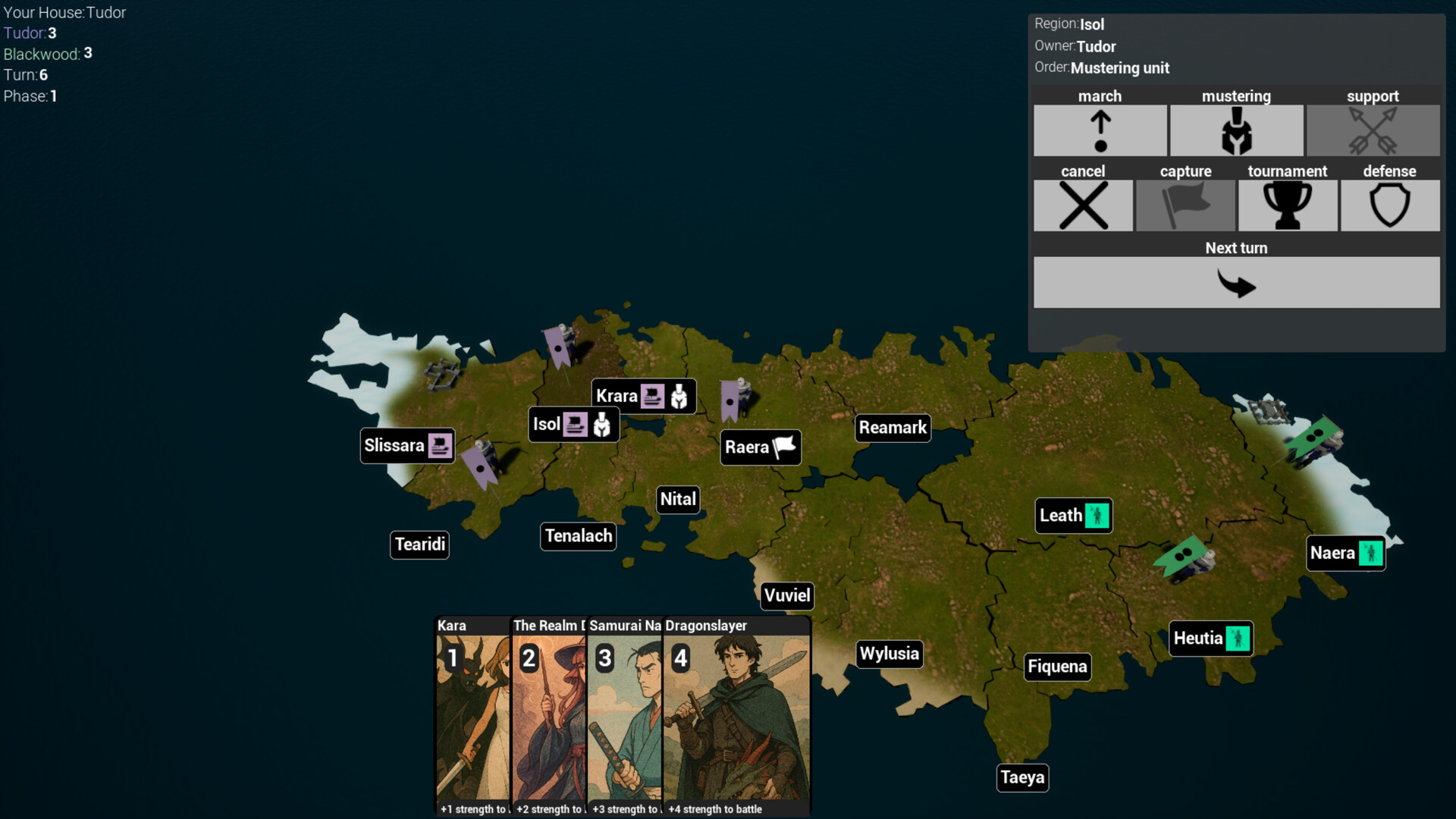The image size is (1456, 819).
Task: Click the helmet icon beside Isol
Action: coord(601,425)
